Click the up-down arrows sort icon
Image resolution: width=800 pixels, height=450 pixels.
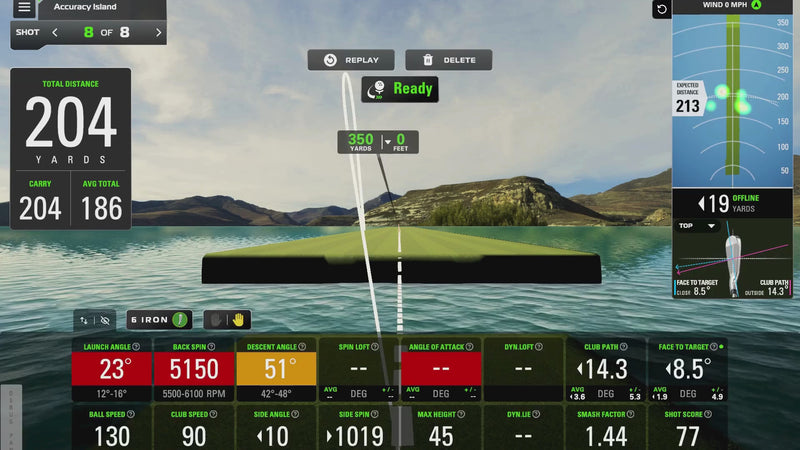coord(85,321)
